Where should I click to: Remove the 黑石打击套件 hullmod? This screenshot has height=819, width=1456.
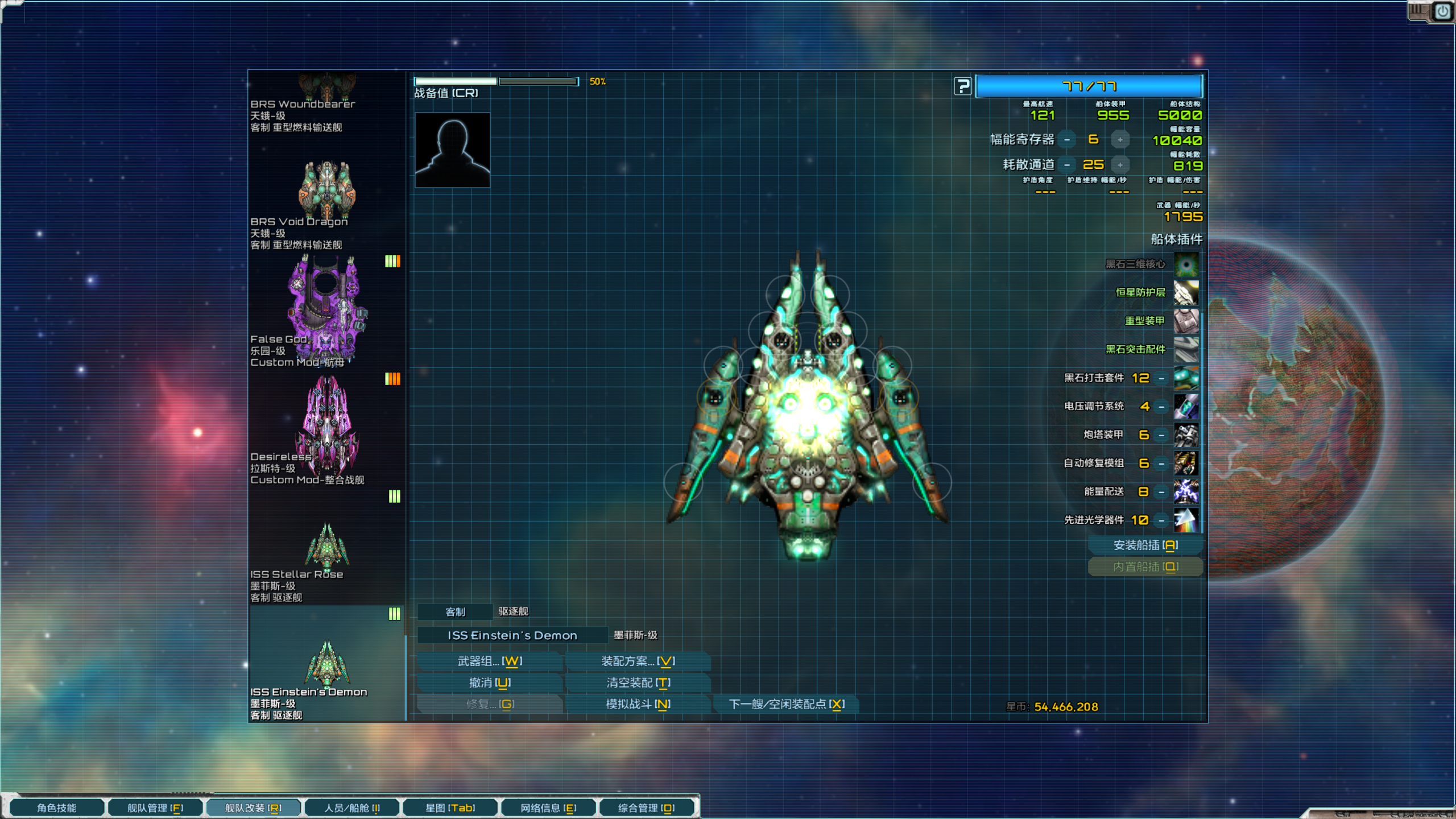click(1161, 378)
